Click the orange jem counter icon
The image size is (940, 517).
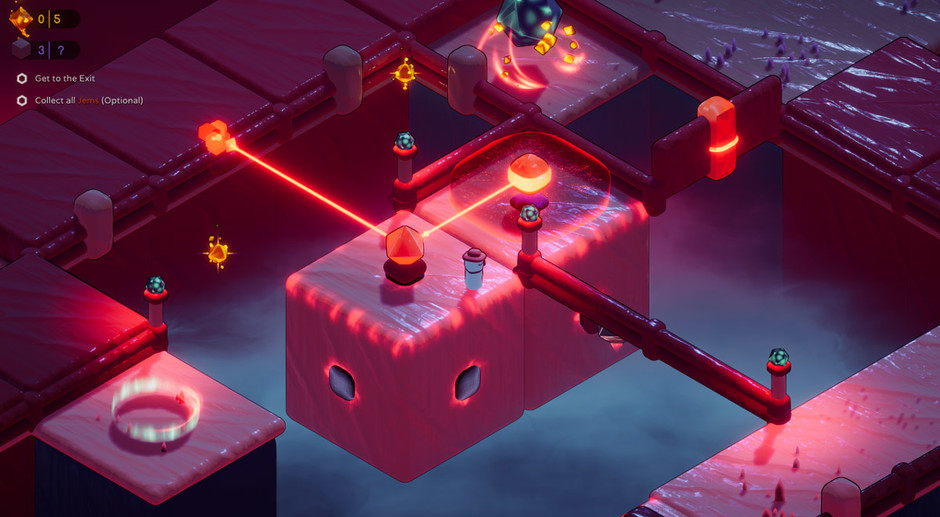coord(21,17)
